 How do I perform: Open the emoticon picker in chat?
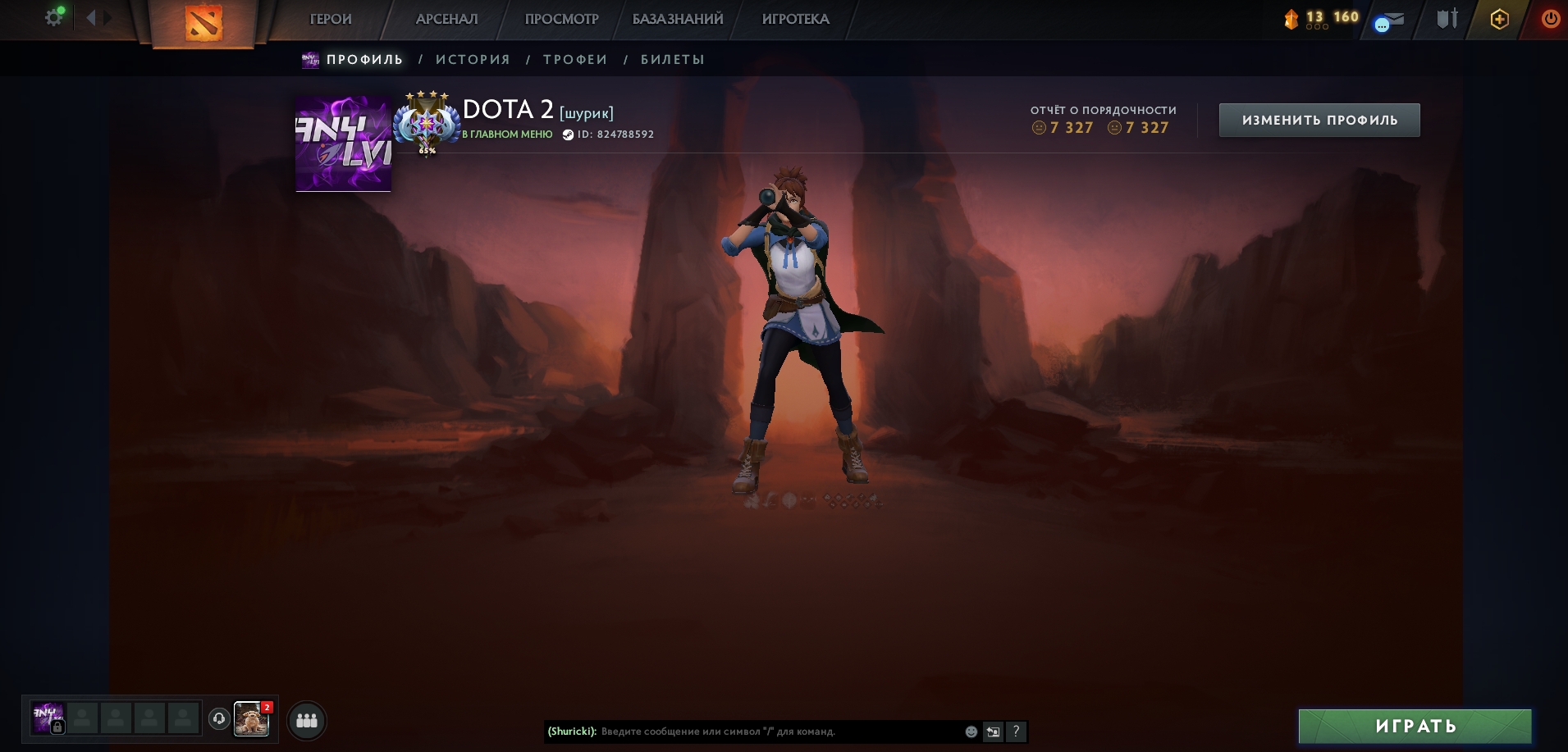[971, 731]
